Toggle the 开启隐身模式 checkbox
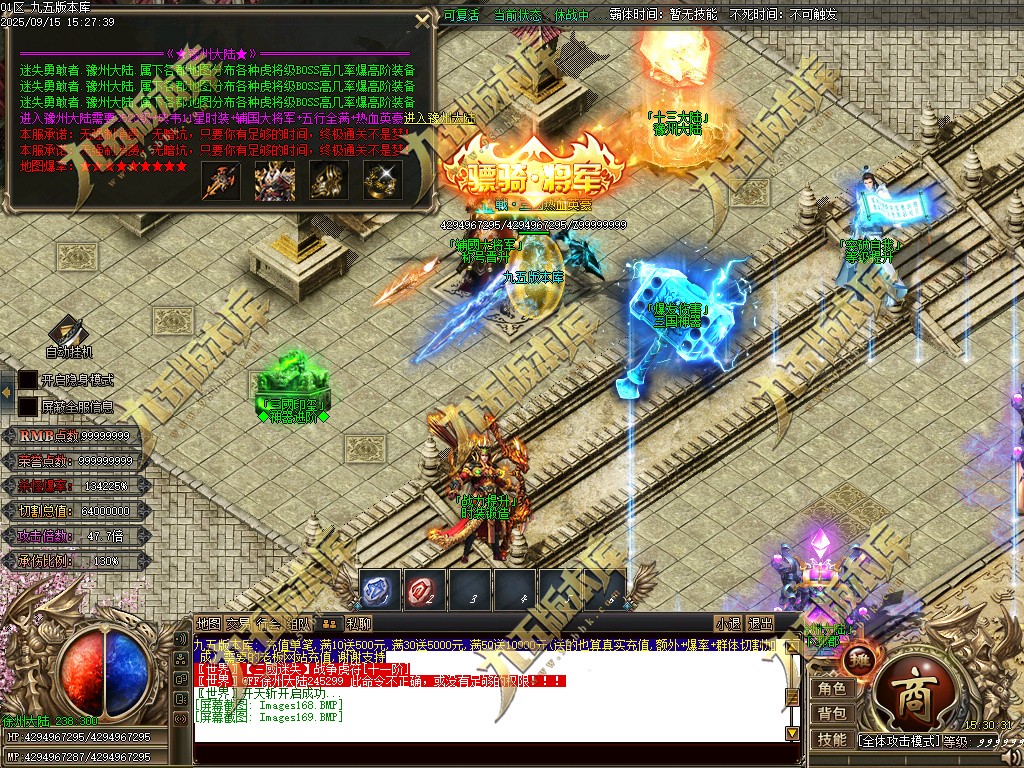The width and height of the screenshot is (1024, 768). (x=28, y=380)
